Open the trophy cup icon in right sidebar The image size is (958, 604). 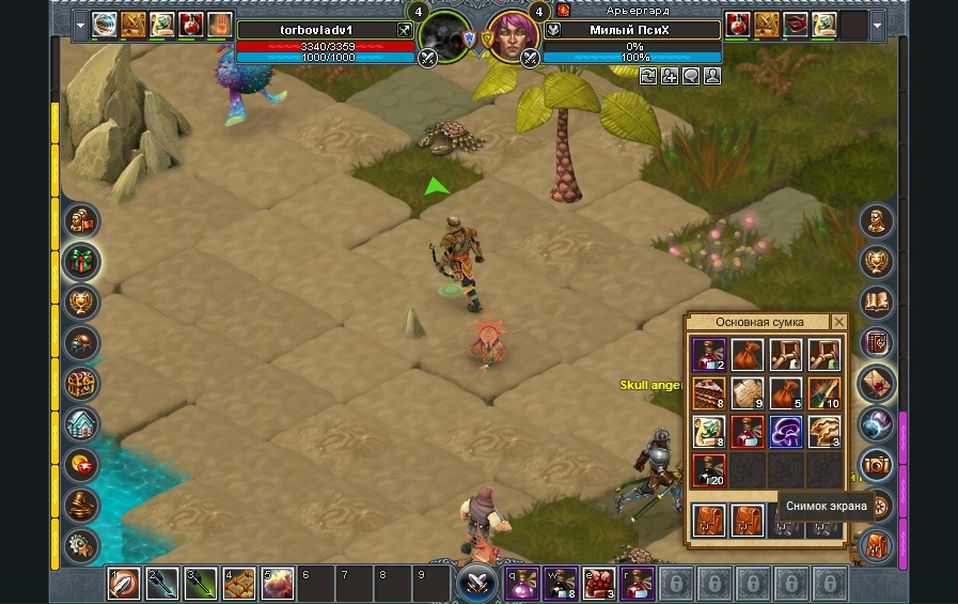click(877, 261)
